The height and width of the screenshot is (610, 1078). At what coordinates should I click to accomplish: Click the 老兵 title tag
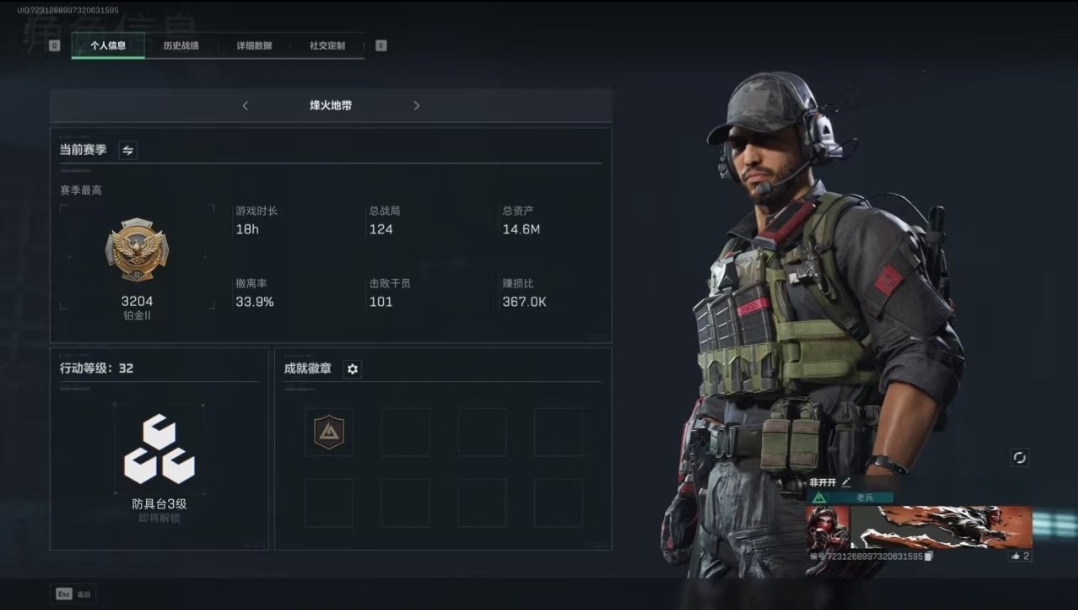864,497
